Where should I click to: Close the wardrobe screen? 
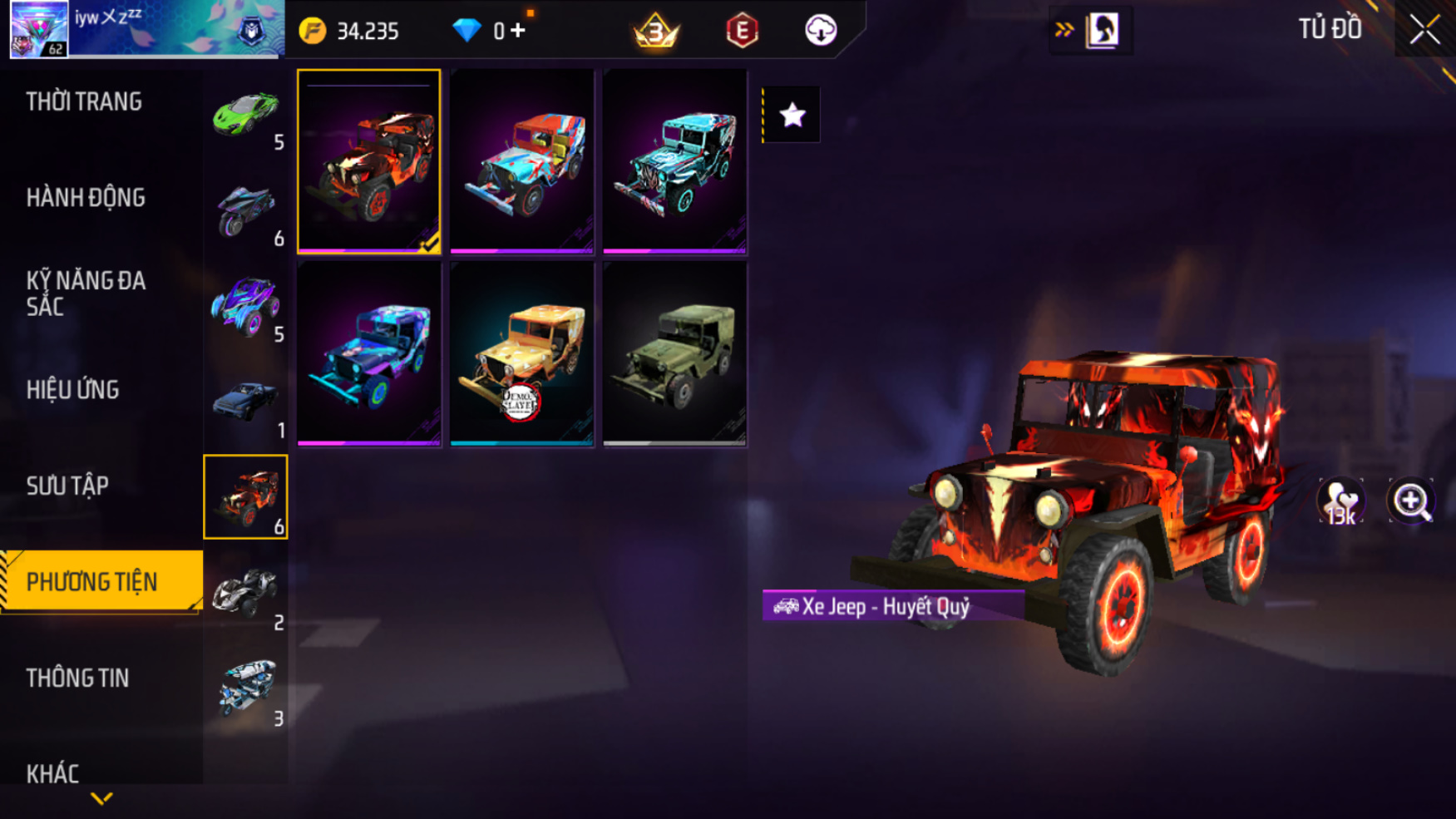(1424, 30)
